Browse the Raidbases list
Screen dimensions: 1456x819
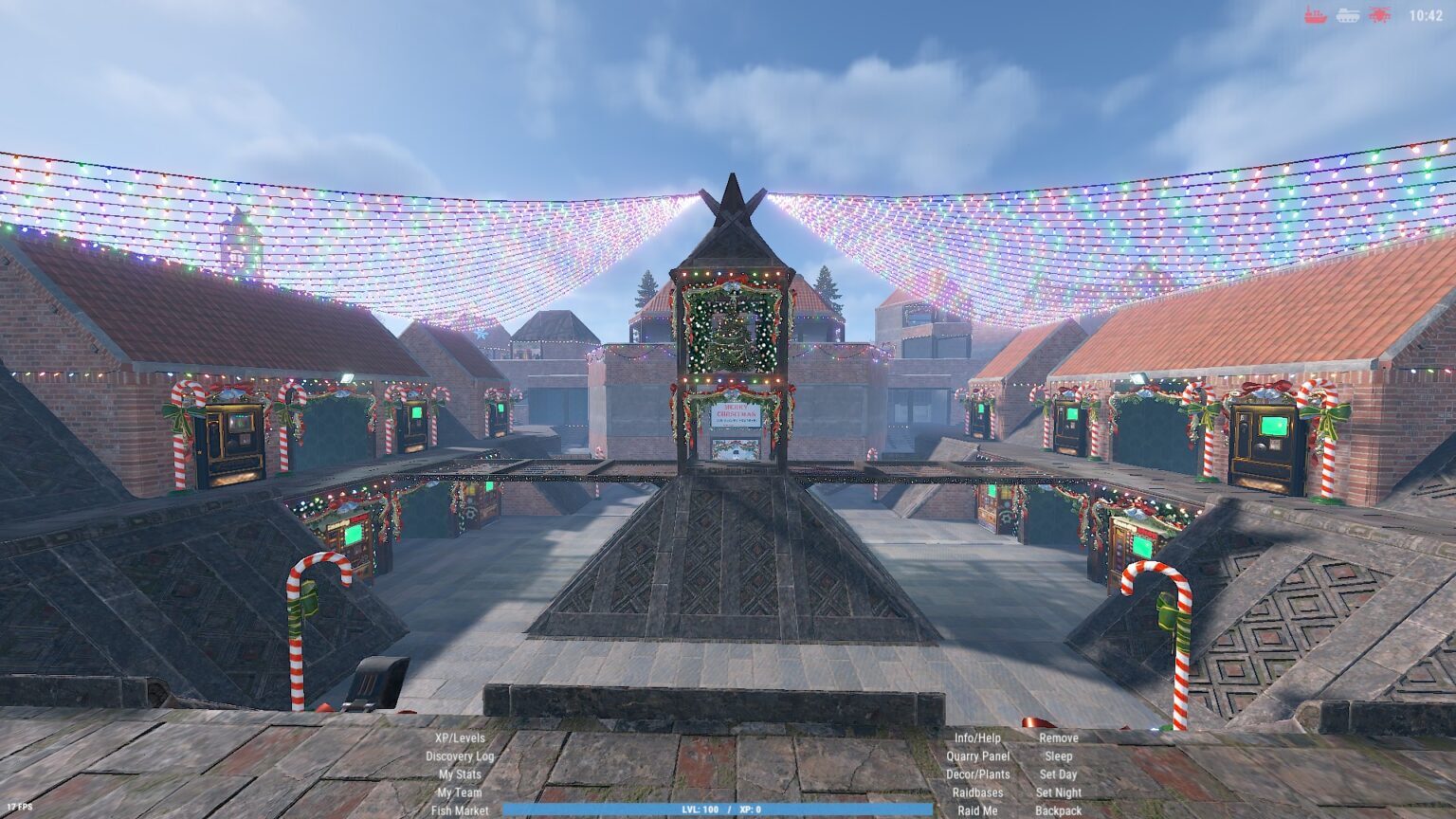tap(977, 792)
